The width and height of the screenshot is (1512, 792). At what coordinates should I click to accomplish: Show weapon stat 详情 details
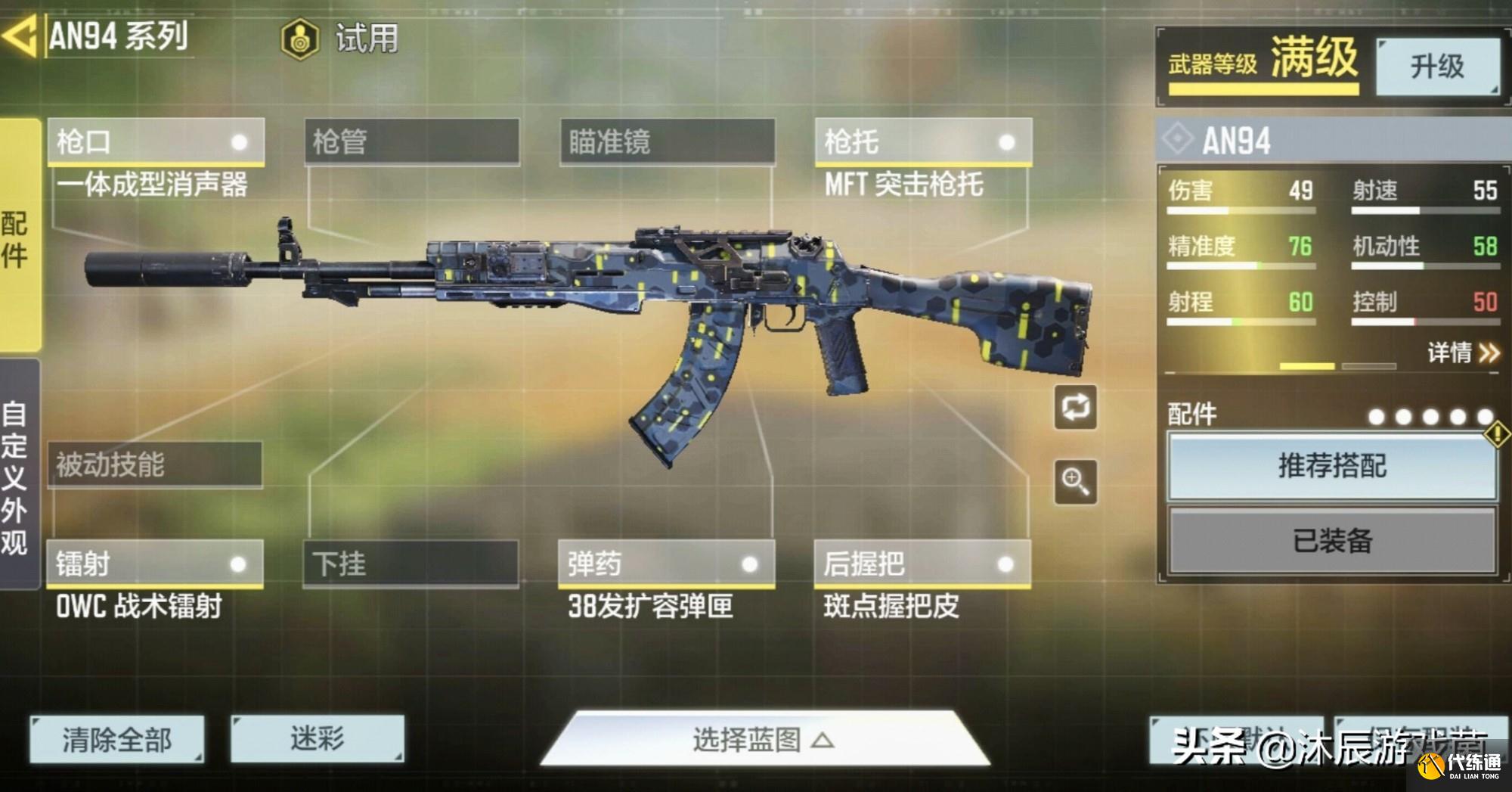coord(1462,353)
